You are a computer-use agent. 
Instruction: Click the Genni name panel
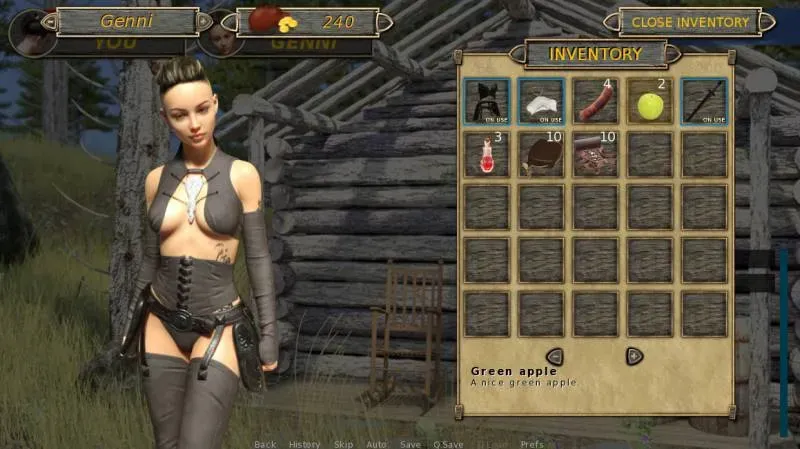click(x=126, y=21)
